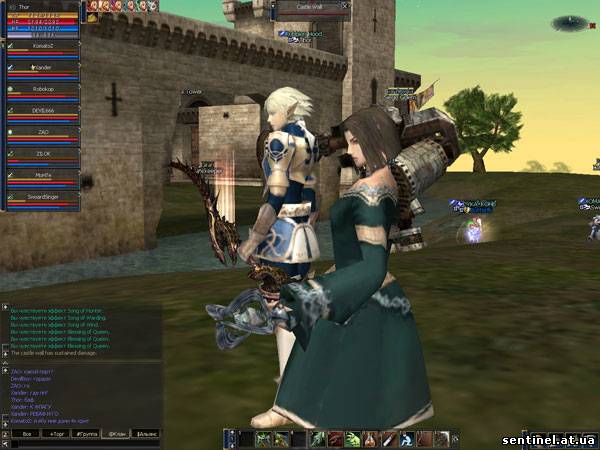Image resolution: width=600 pixels, height=450 pixels.
Task: Switch to the Все chat tab
Action: pos(28,436)
